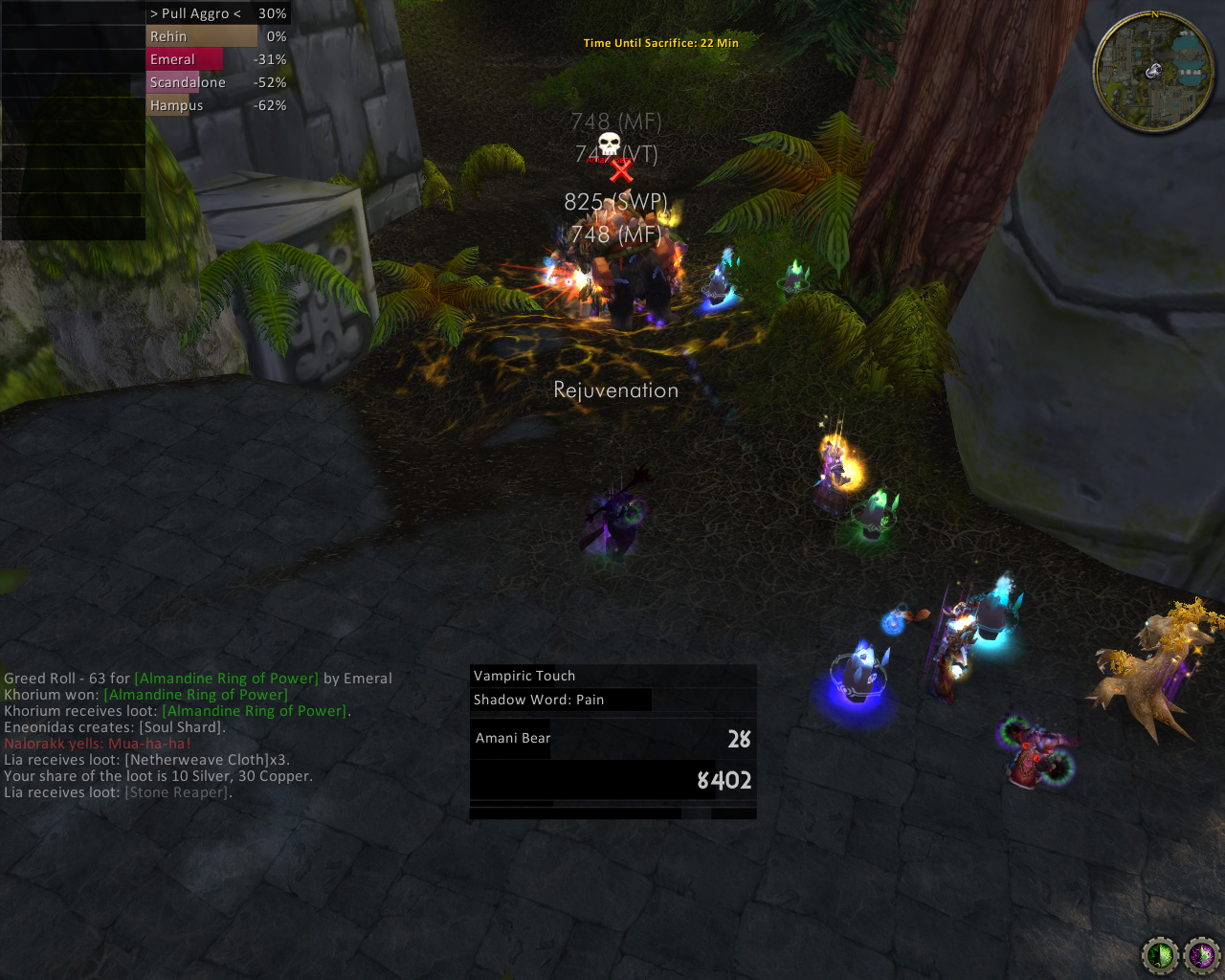The width and height of the screenshot is (1225, 980).
Task: Click Scandalone's threat bar
Action: coord(216,82)
